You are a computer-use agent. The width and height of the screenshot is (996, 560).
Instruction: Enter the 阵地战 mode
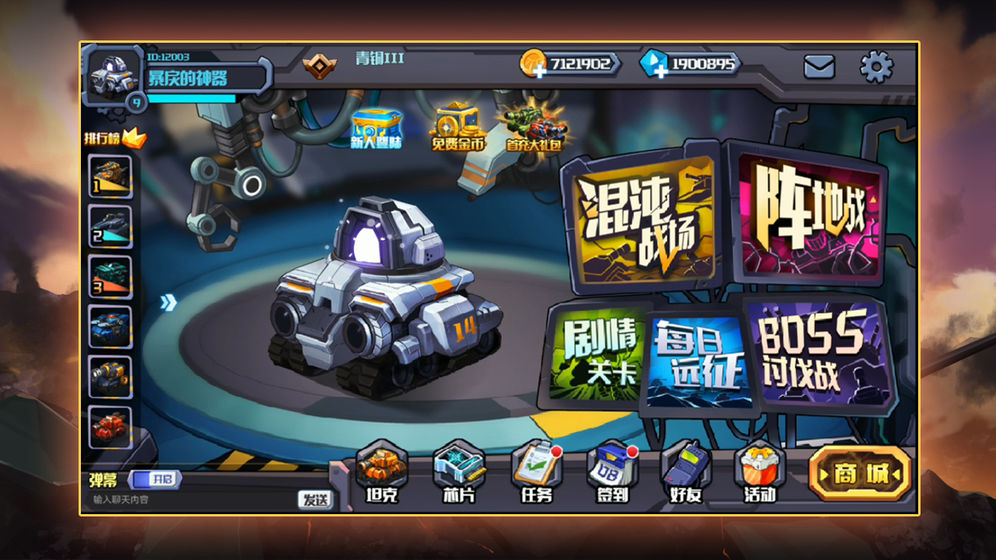pyautogui.click(x=810, y=213)
